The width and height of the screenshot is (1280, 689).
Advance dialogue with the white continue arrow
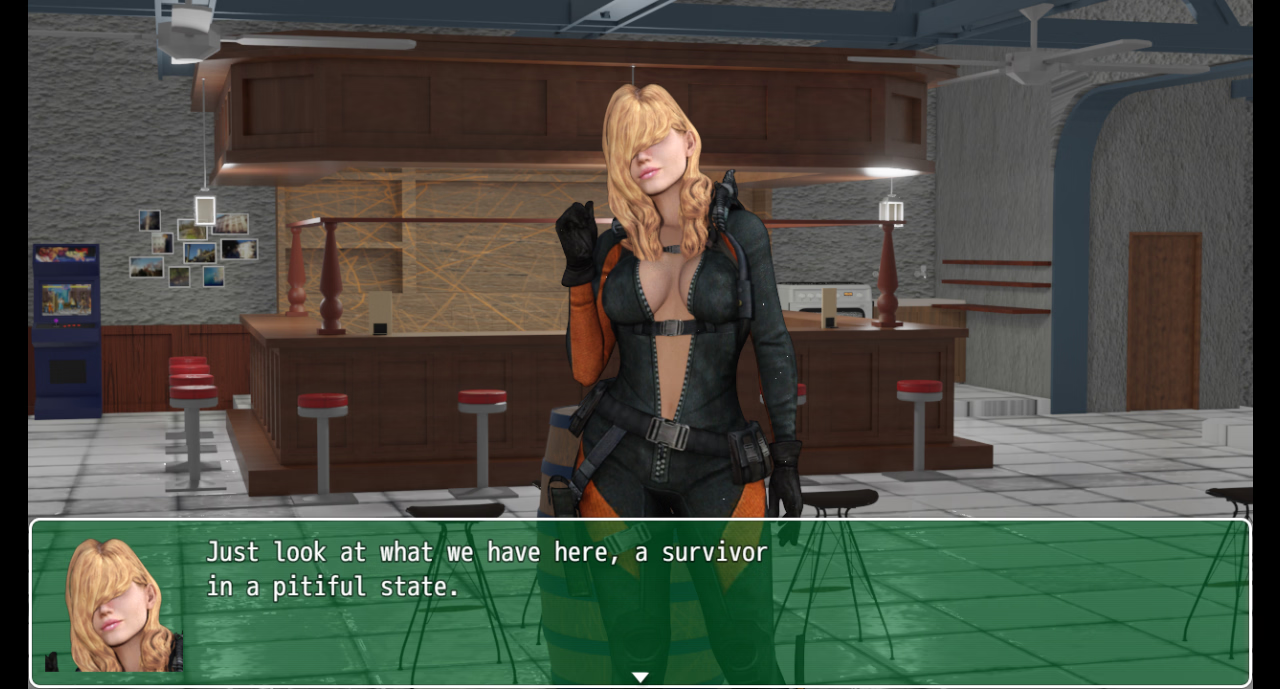coord(640,677)
